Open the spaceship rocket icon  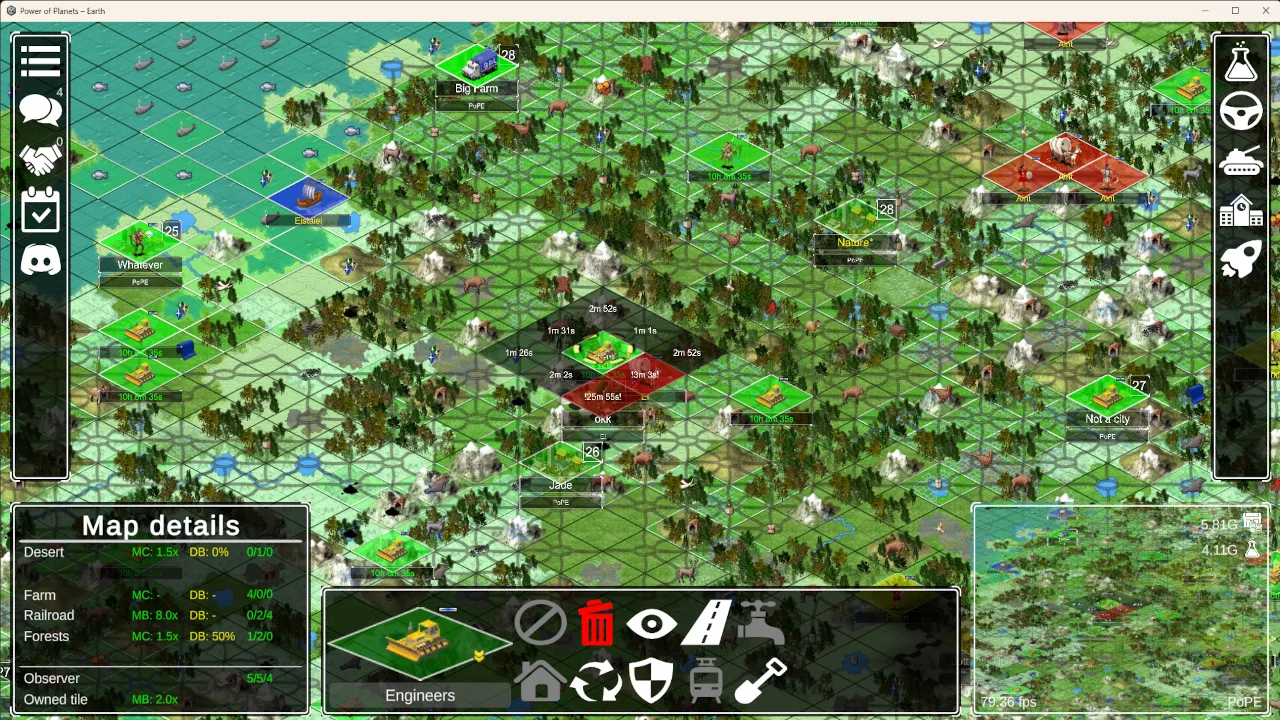(1241, 258)
